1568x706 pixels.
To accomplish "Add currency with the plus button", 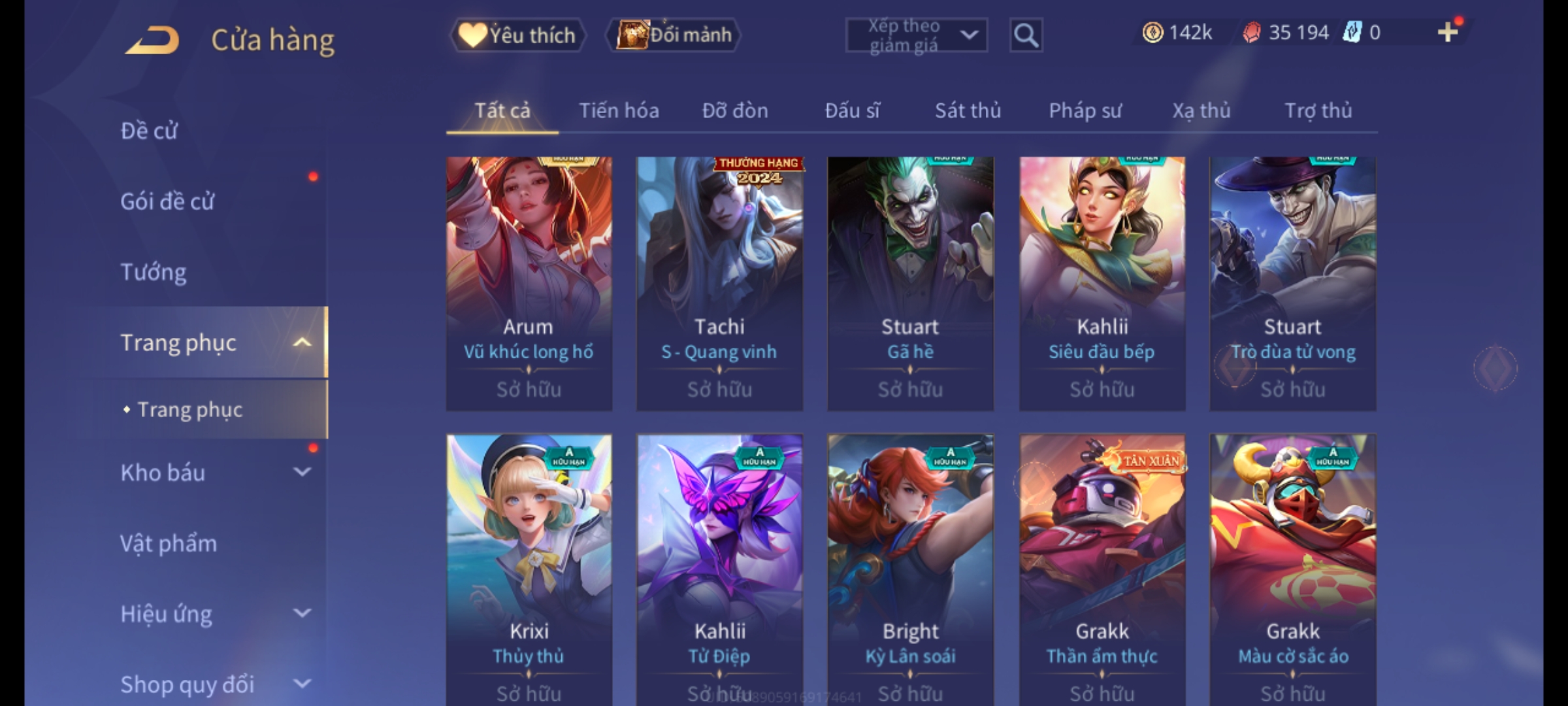I will tap(1448, 32).
